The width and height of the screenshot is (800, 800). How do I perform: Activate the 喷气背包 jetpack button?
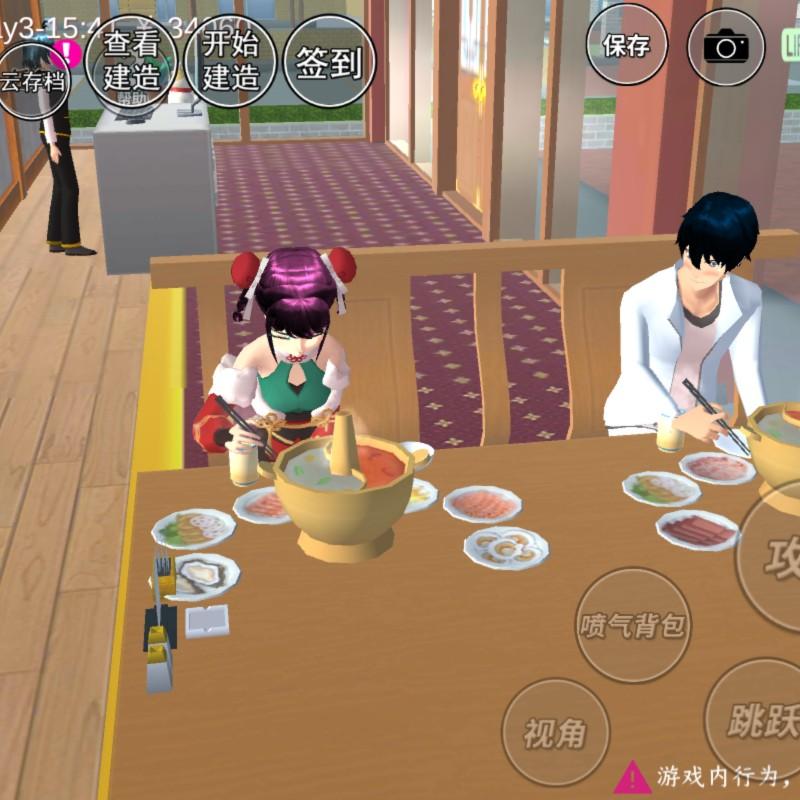633,625
